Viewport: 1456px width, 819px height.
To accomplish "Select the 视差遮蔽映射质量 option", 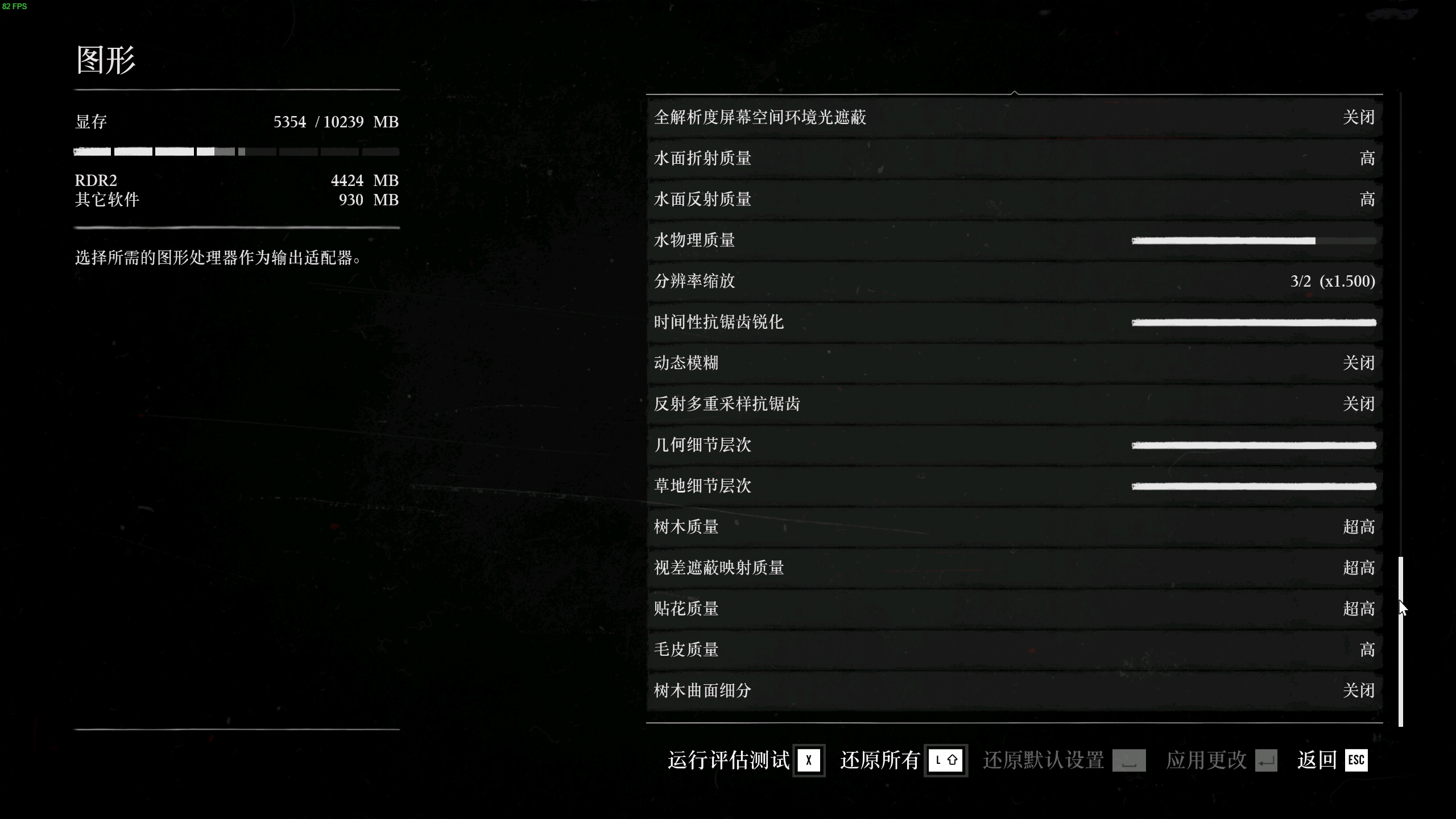I will (1012, 568).
